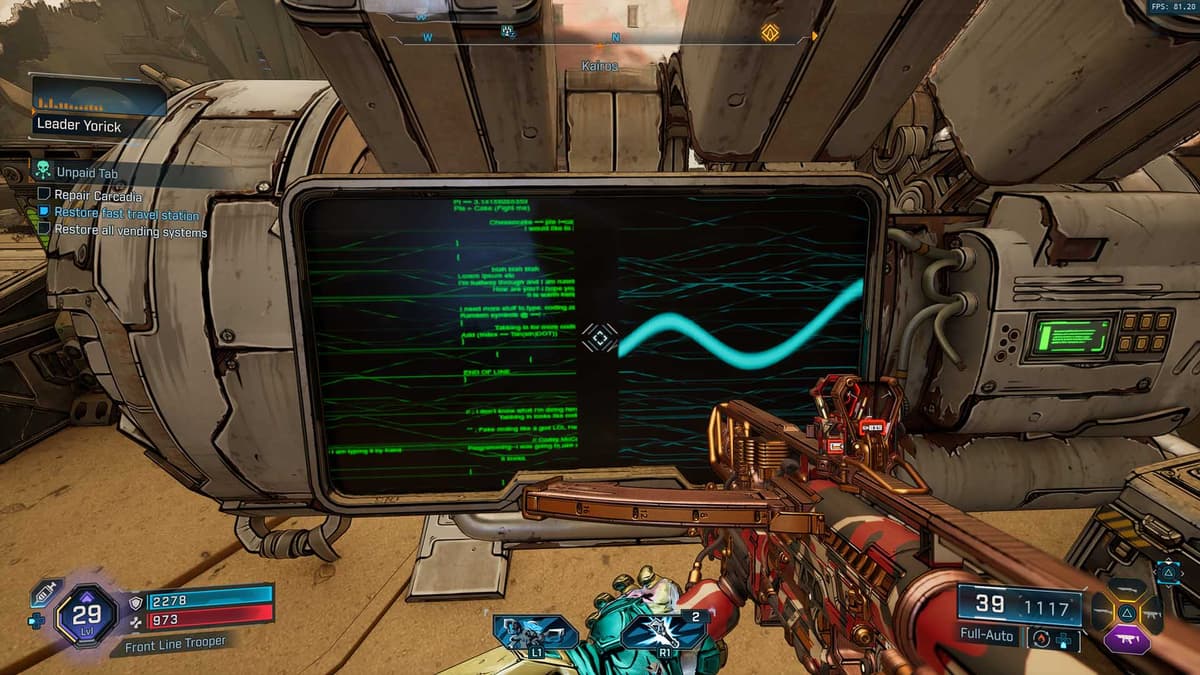
Task: Click the orange diamond marker on the compass
Action: tap(770, 32)
